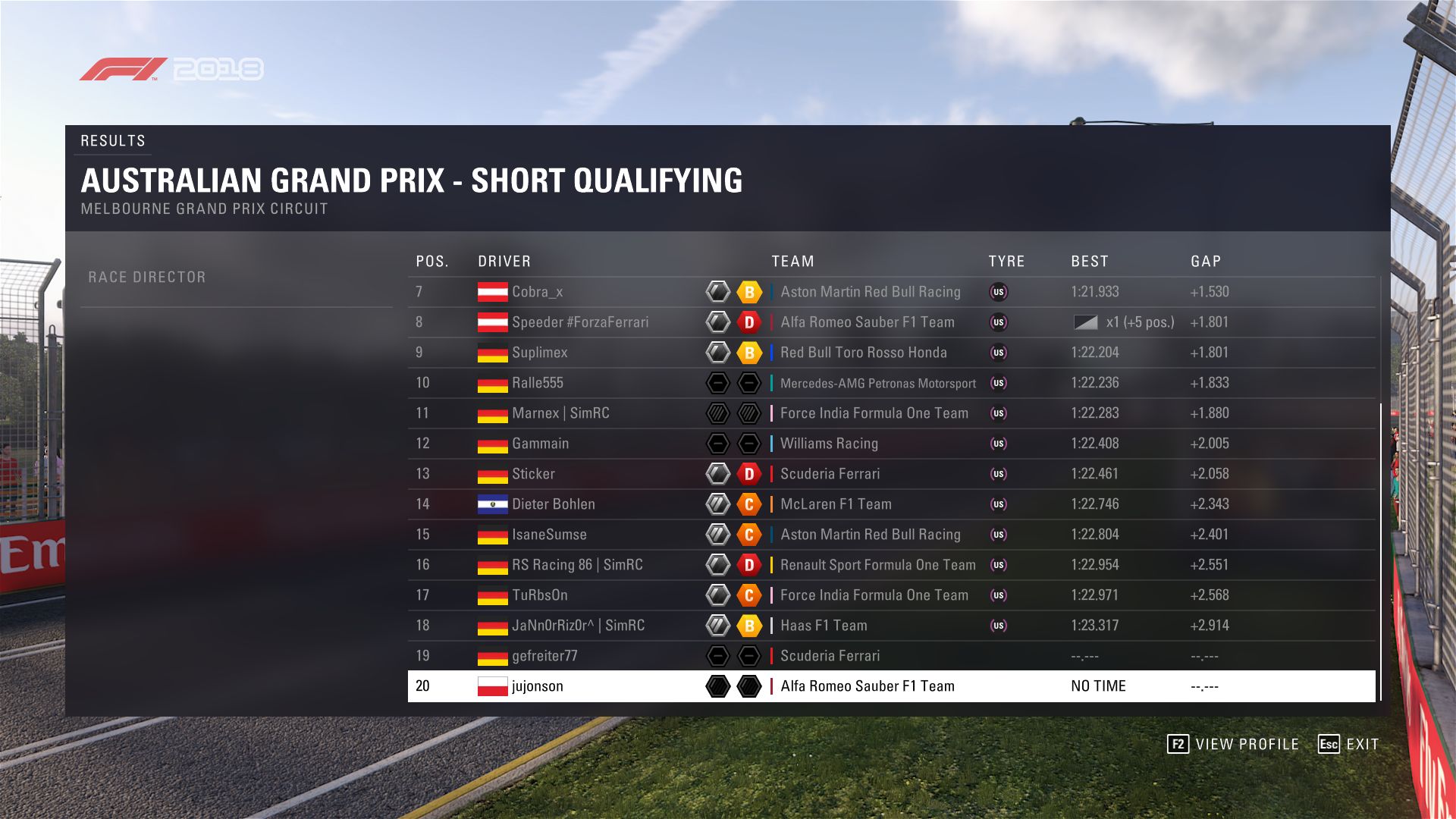Select Speeder #ForzaFerrari in the results list
The height and width of the screenshot is (819, 1456).
pyautogui.click(x=580, y=322)
